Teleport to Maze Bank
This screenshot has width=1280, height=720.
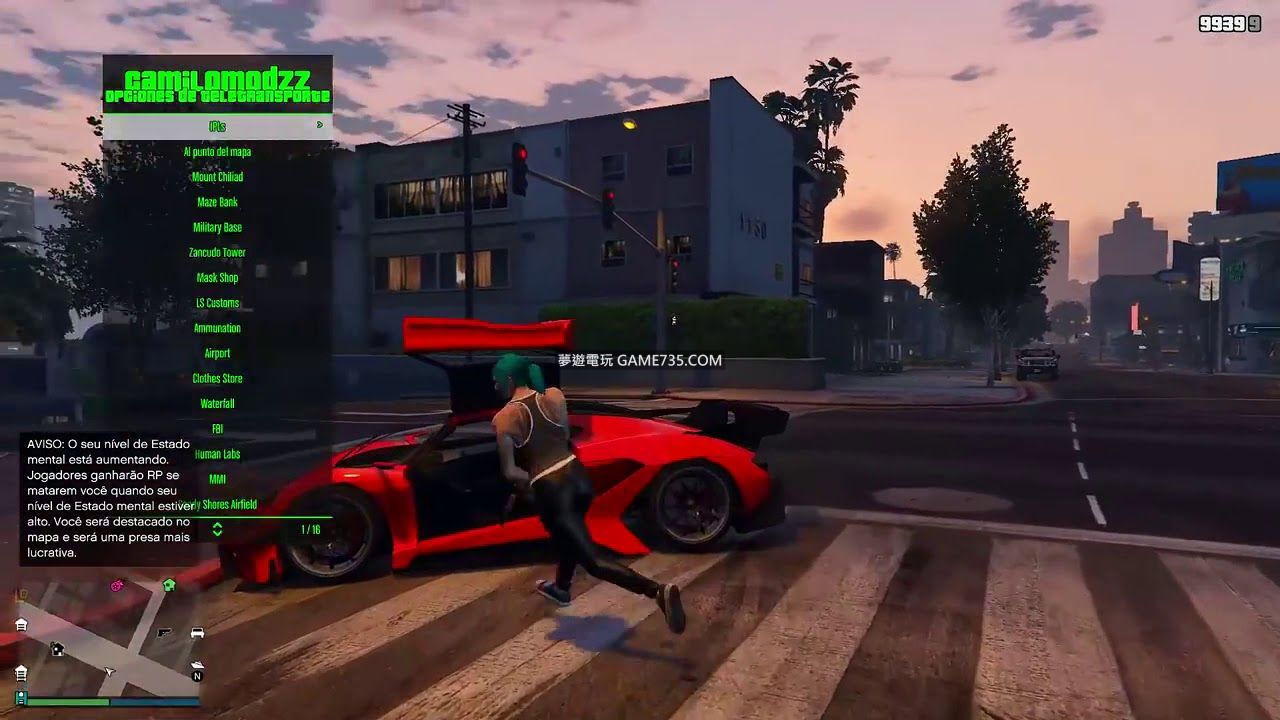(x=217, y=201)
